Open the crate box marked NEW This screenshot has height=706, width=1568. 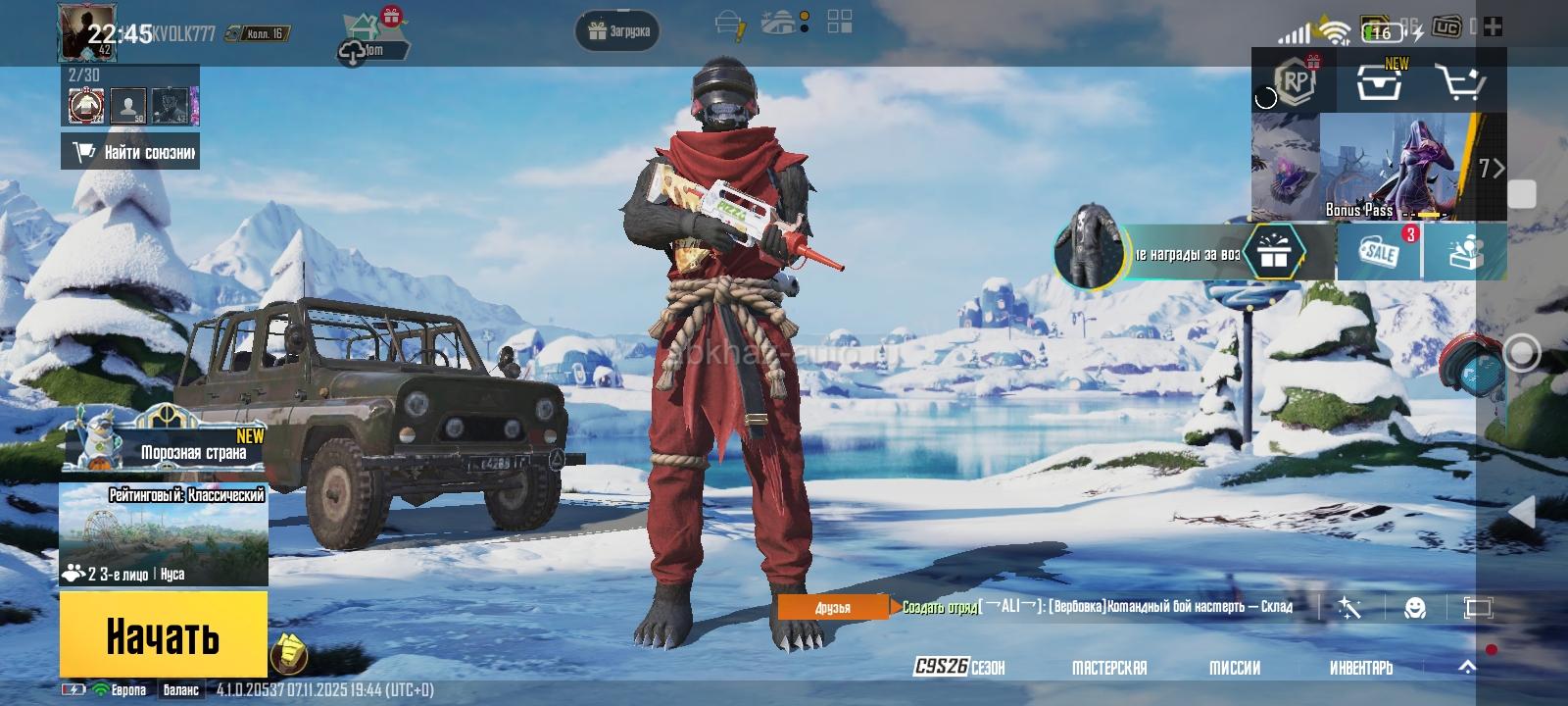pyautogui.click(x=1379, y=82)
